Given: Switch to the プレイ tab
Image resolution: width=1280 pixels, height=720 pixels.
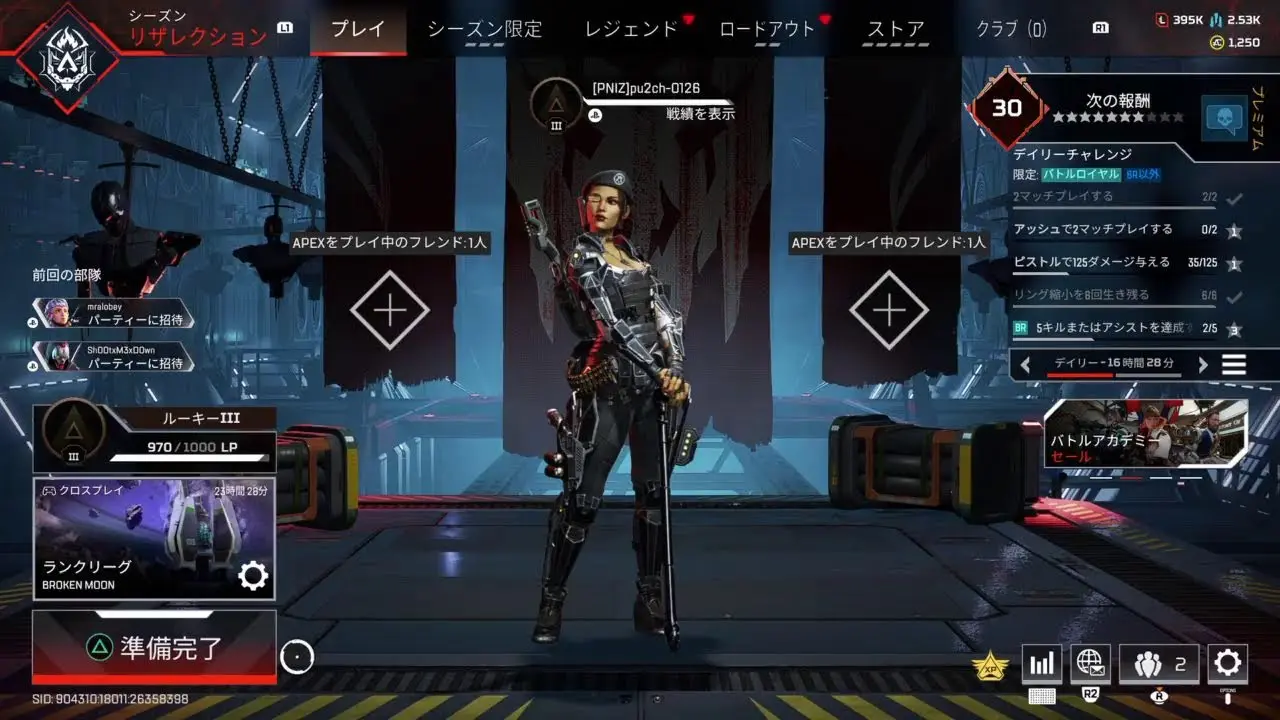Looking at the screenshot, I should coord(357,29).
